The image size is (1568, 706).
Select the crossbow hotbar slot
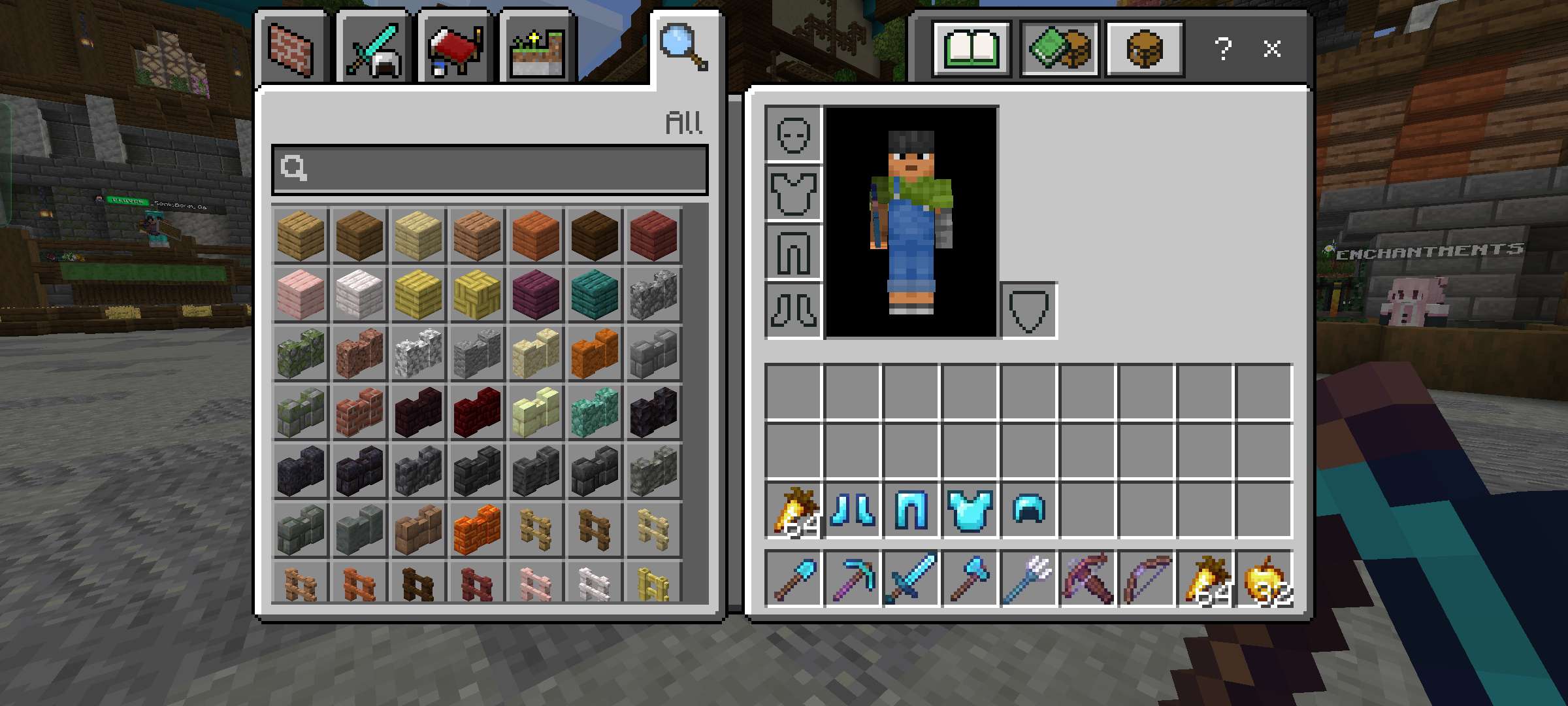(1088, 579)
